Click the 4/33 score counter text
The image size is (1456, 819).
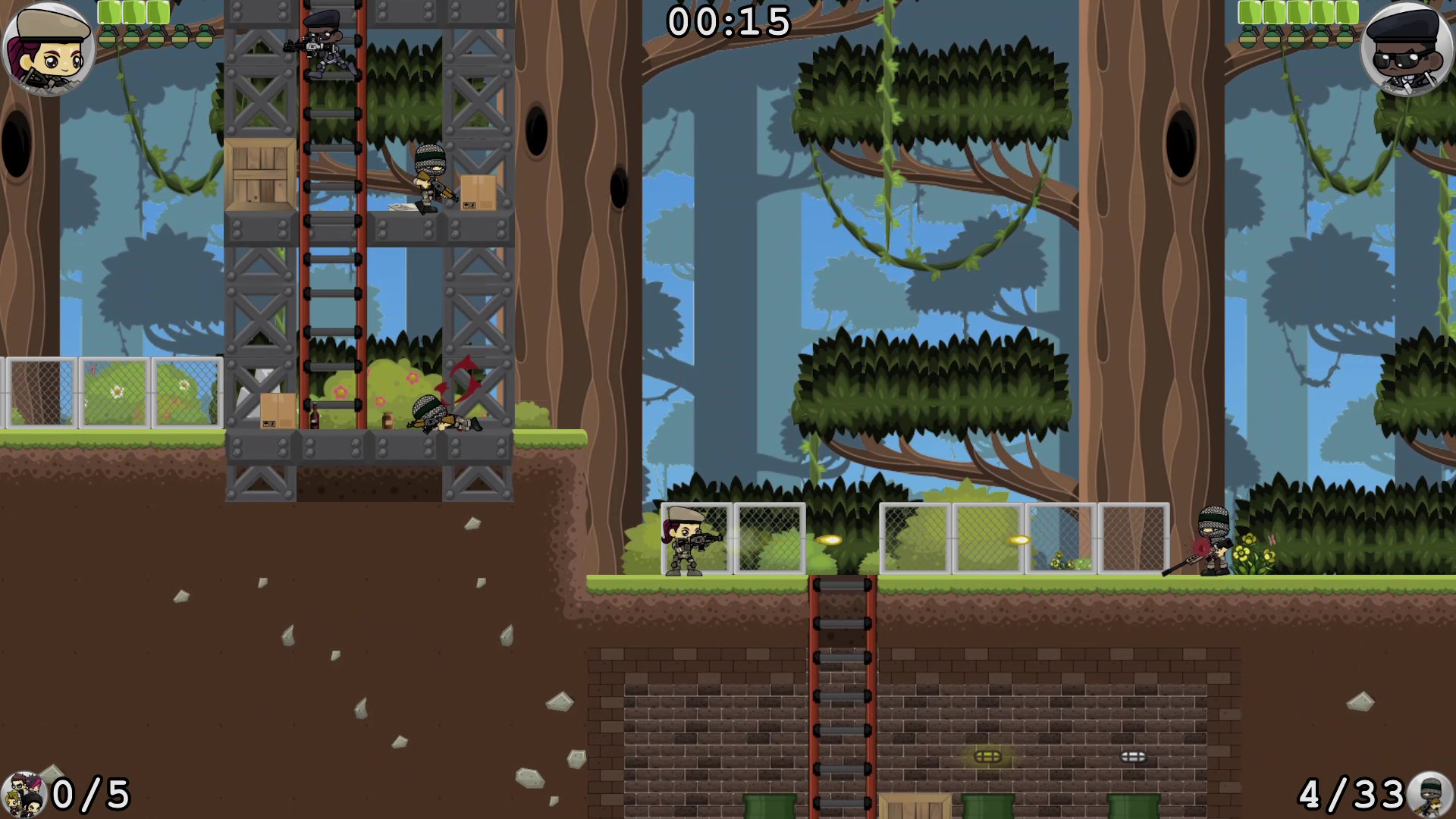(1354, 795)
